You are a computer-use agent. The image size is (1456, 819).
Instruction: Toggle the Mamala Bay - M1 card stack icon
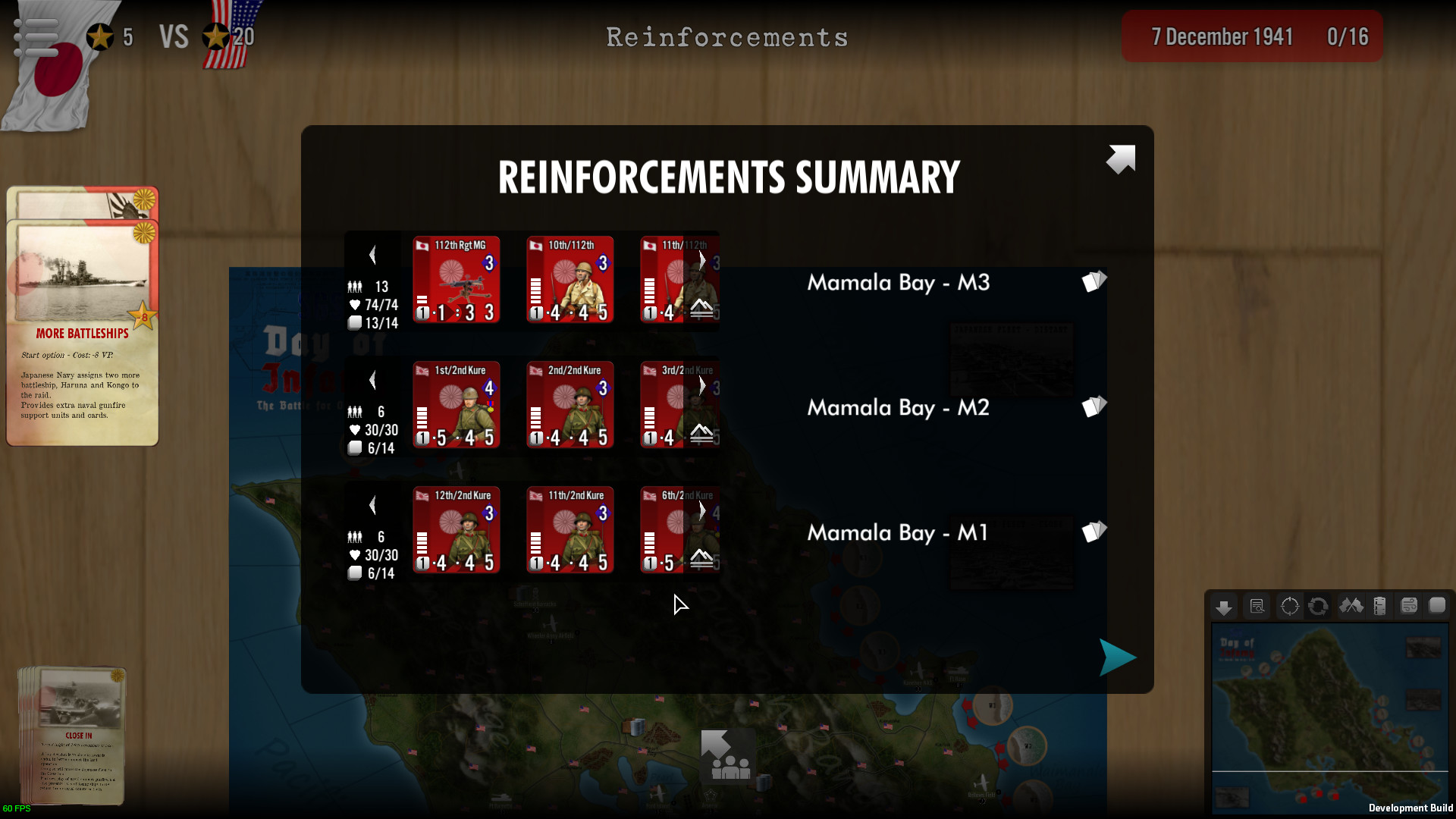pos(1094,532)
